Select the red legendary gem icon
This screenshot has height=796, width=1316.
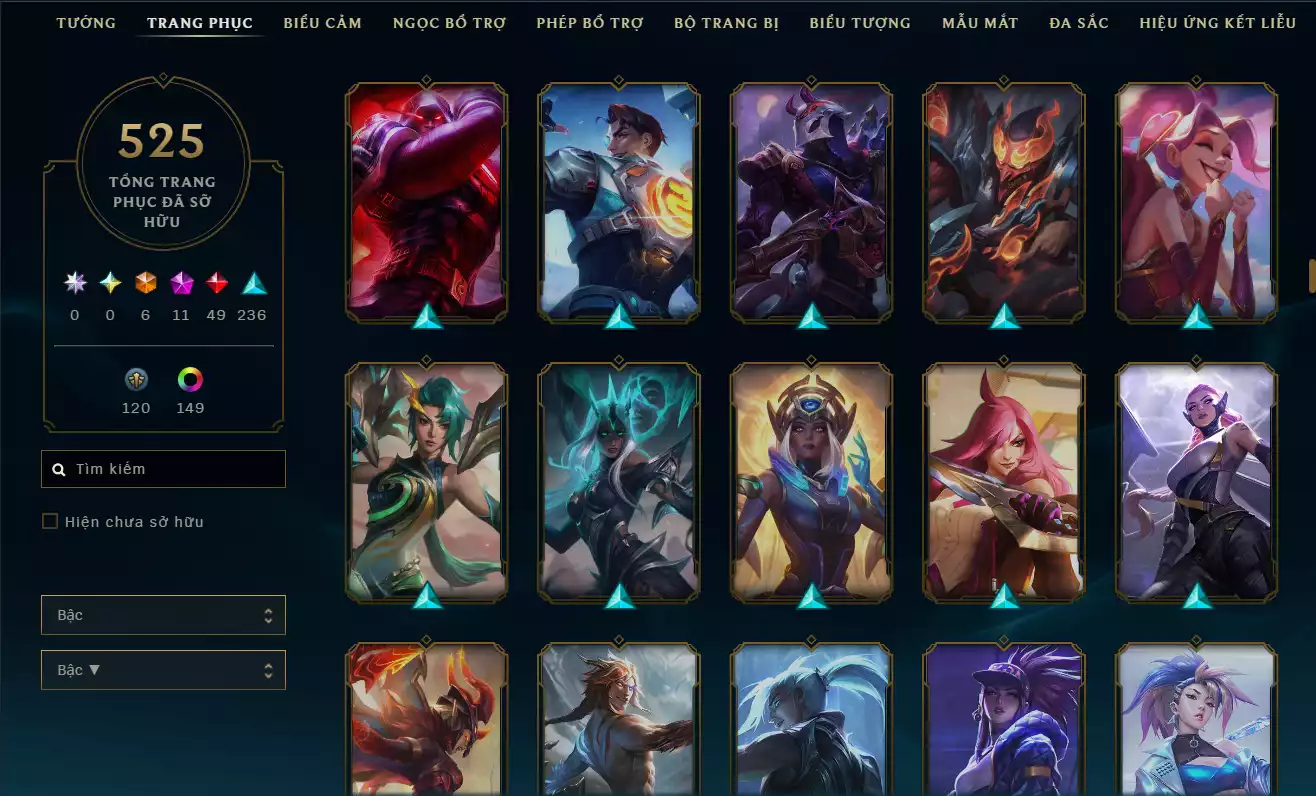(217, 283)
